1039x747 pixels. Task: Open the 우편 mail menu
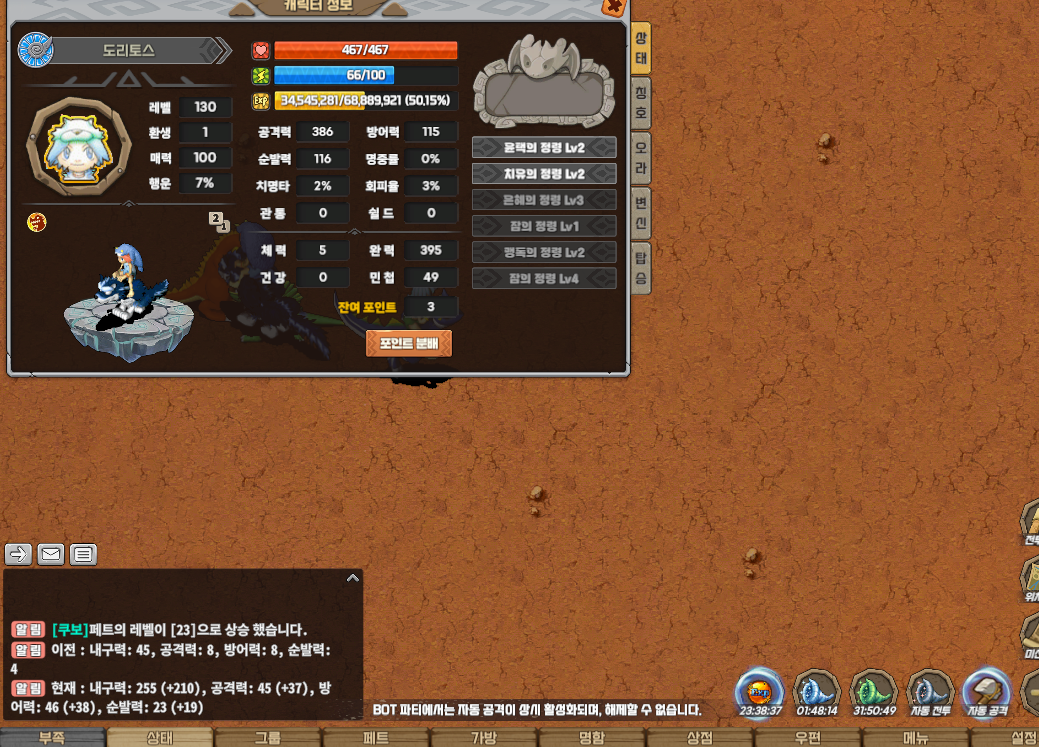(x=808, y=738)
